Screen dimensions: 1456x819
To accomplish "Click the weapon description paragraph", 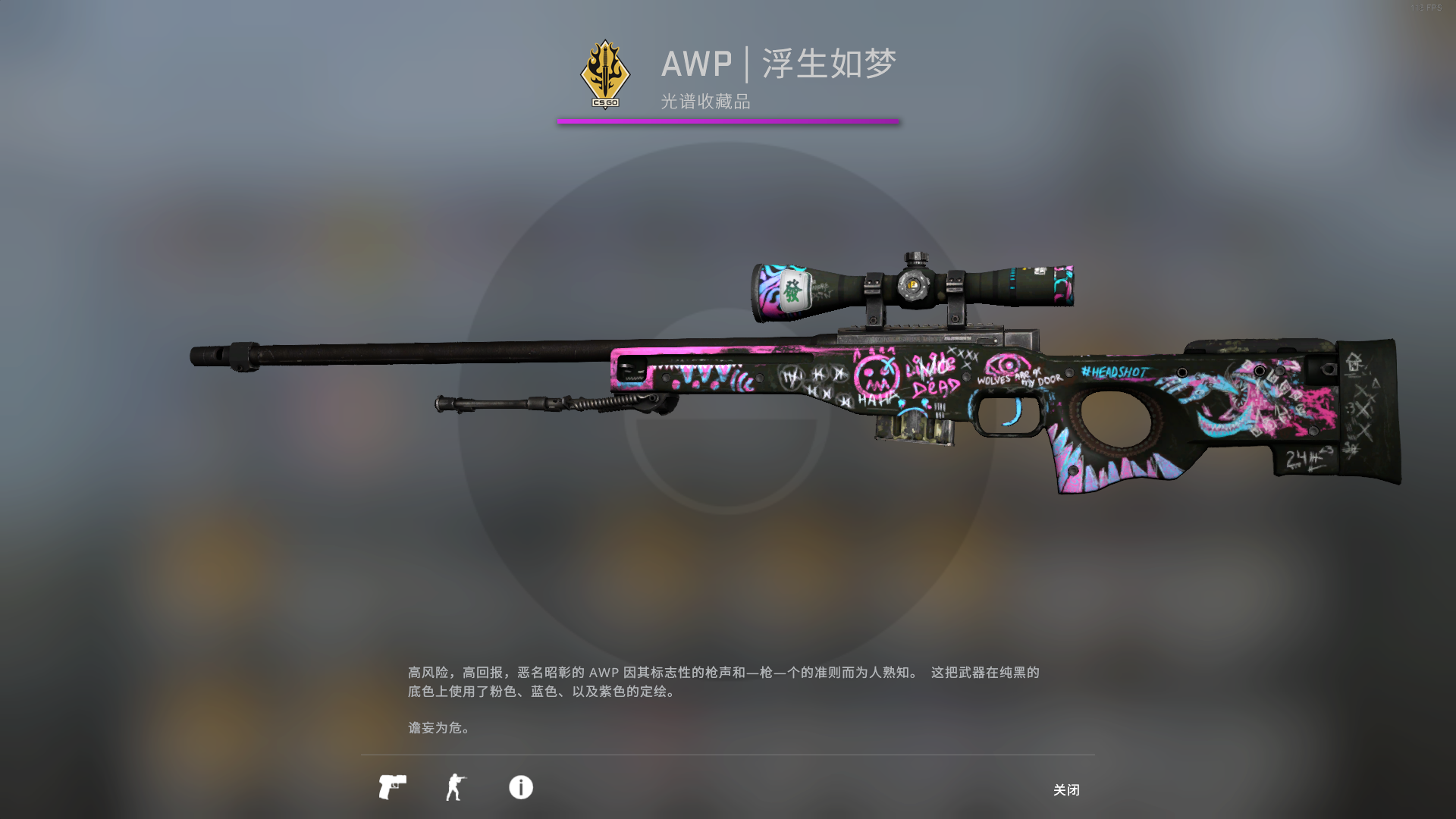I will pos(720,681).
